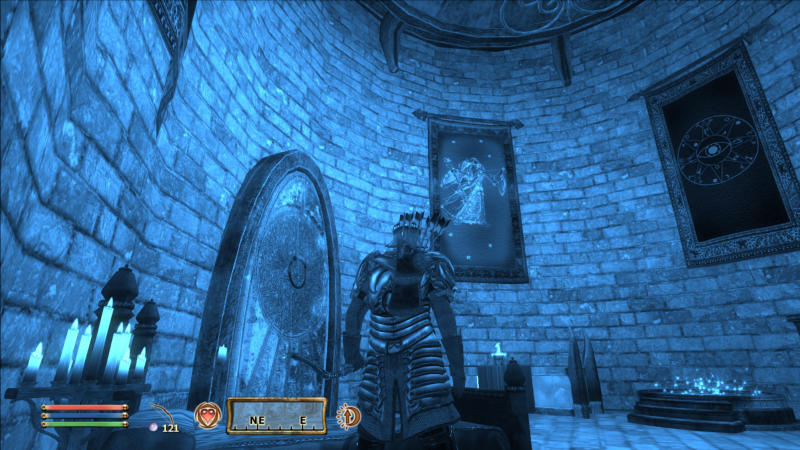Select the heart-shaped active spell icon
This screenshot has width=800, height=450.
pyautogui.click(x=207, y=414)
